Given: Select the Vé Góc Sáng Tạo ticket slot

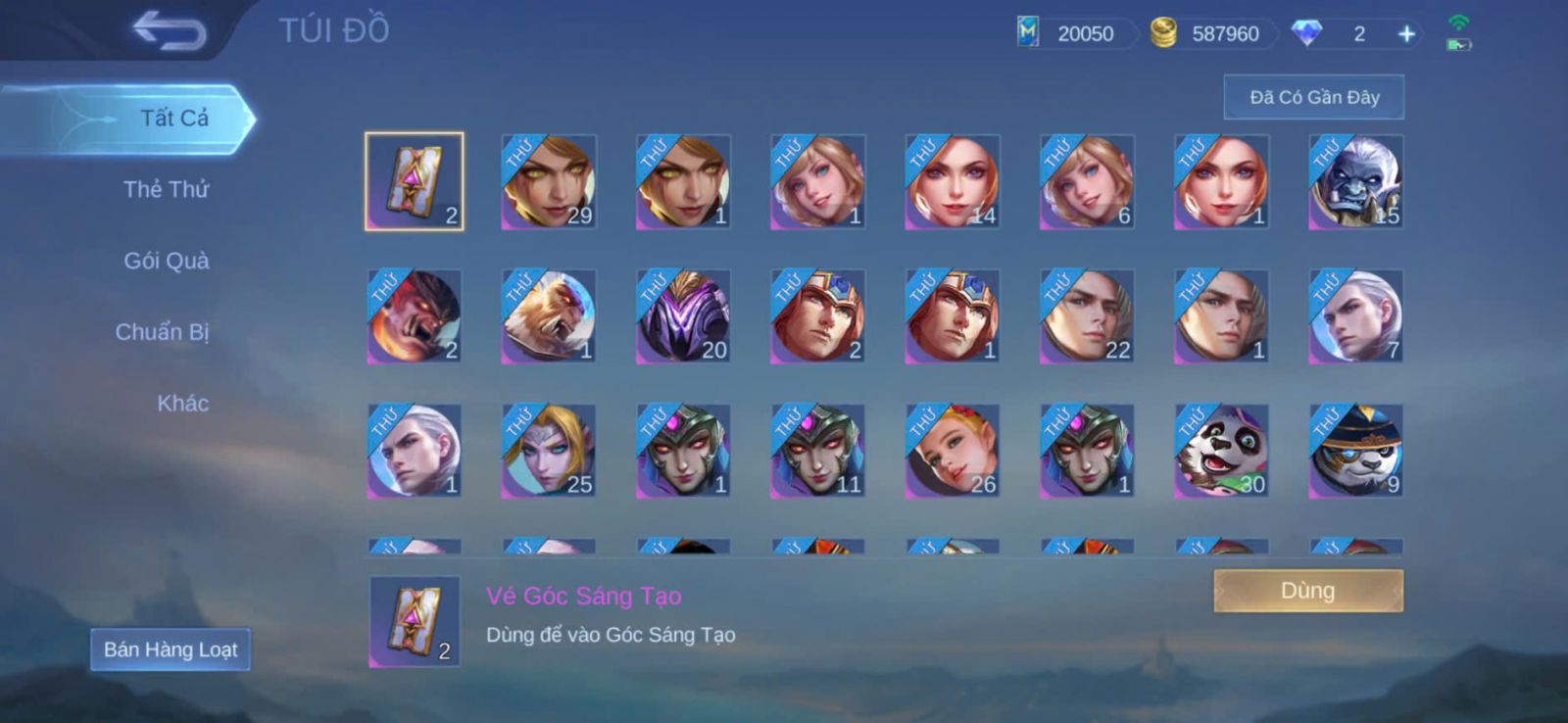Looking at the screenshot, I should [x=415, y=182].
